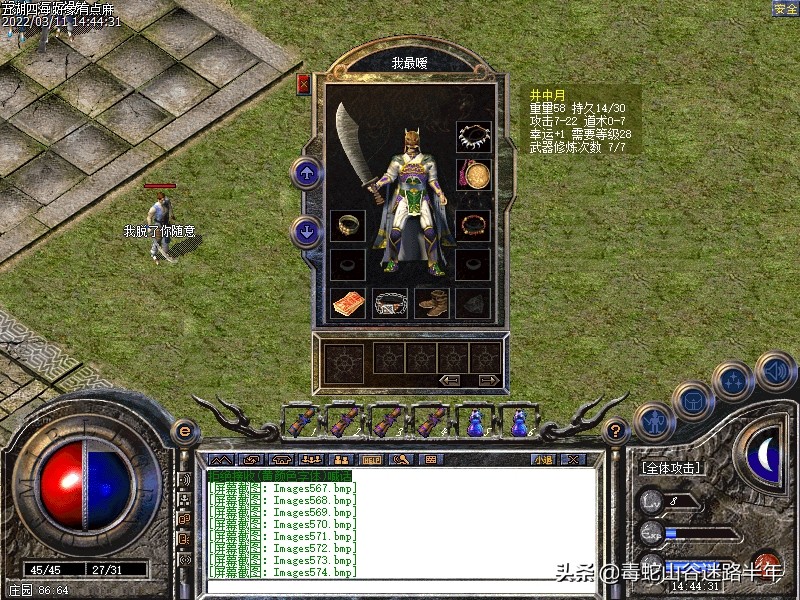800x600 pixels.
Task: Switch the attack mode label 全体攻击
Action: pyautogui.click(x=672, y=467)
